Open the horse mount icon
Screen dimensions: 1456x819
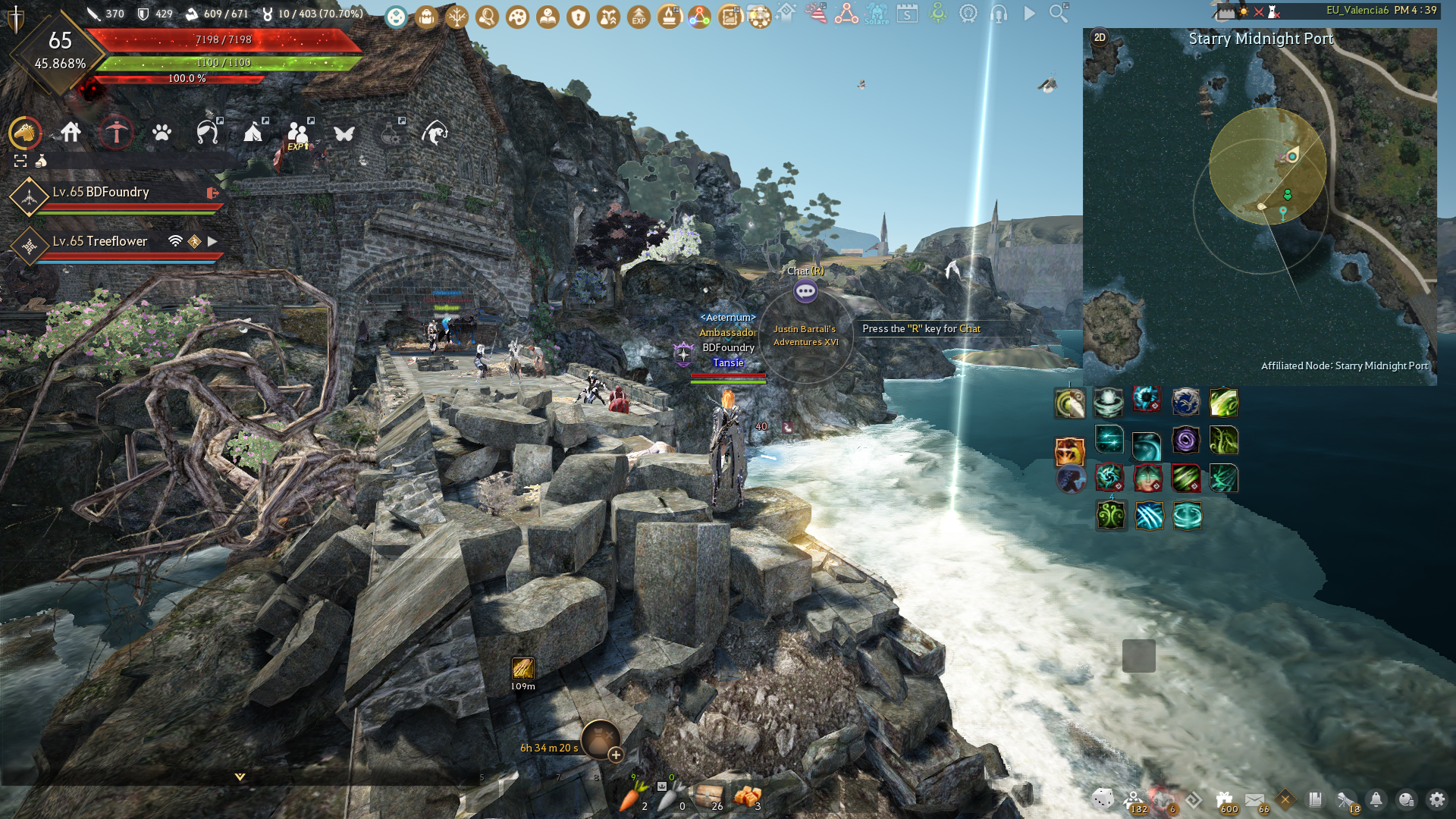tap(25, 133)
